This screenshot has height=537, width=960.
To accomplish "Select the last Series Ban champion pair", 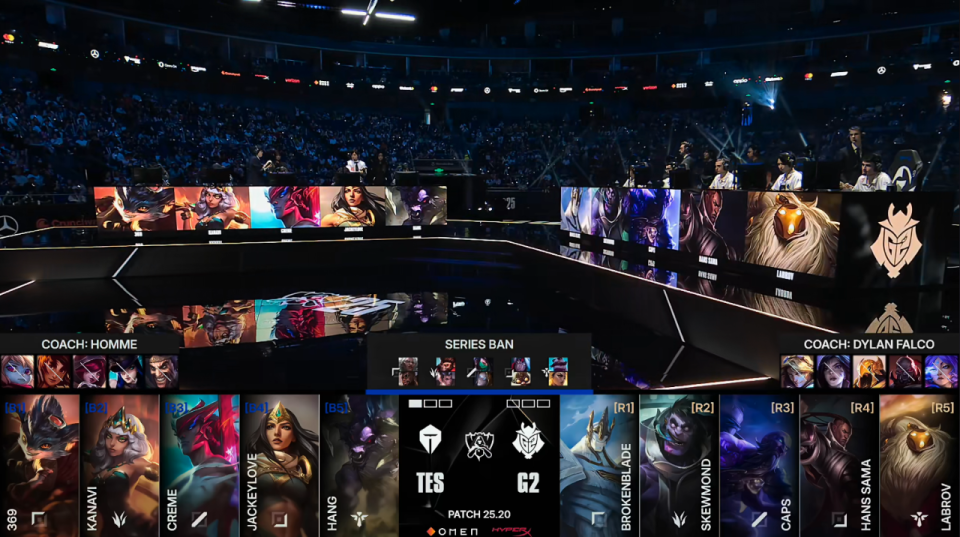I will point(557,372).
